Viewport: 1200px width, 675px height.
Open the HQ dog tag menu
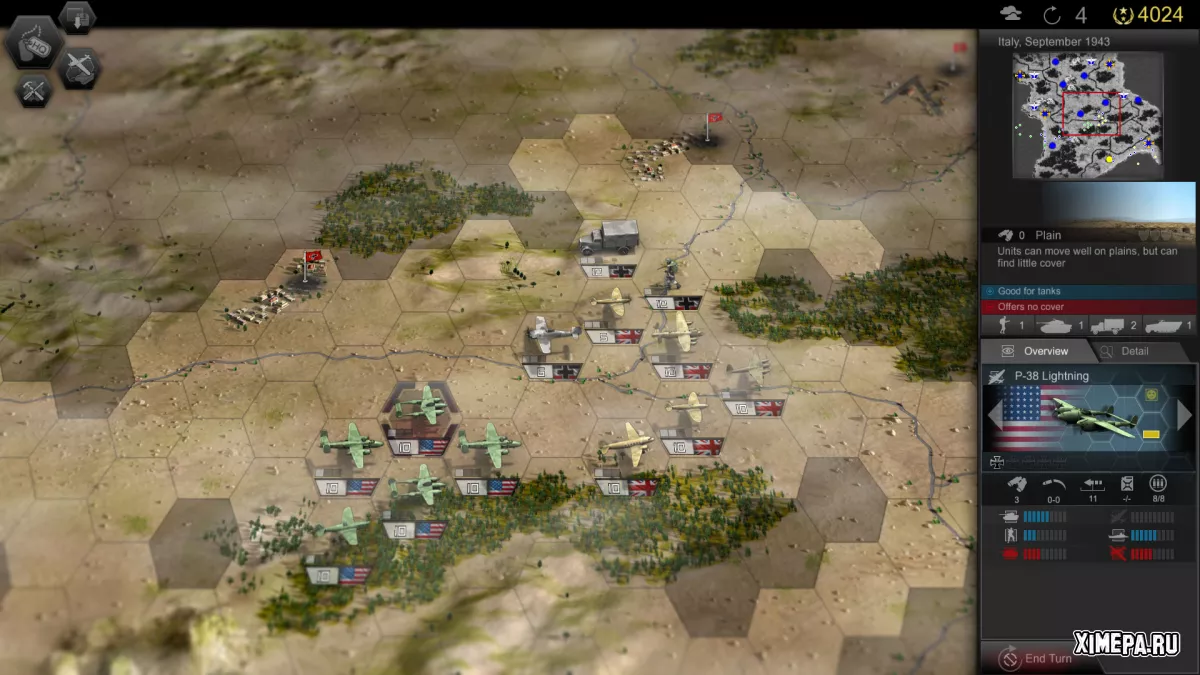[x=34, y=44]
